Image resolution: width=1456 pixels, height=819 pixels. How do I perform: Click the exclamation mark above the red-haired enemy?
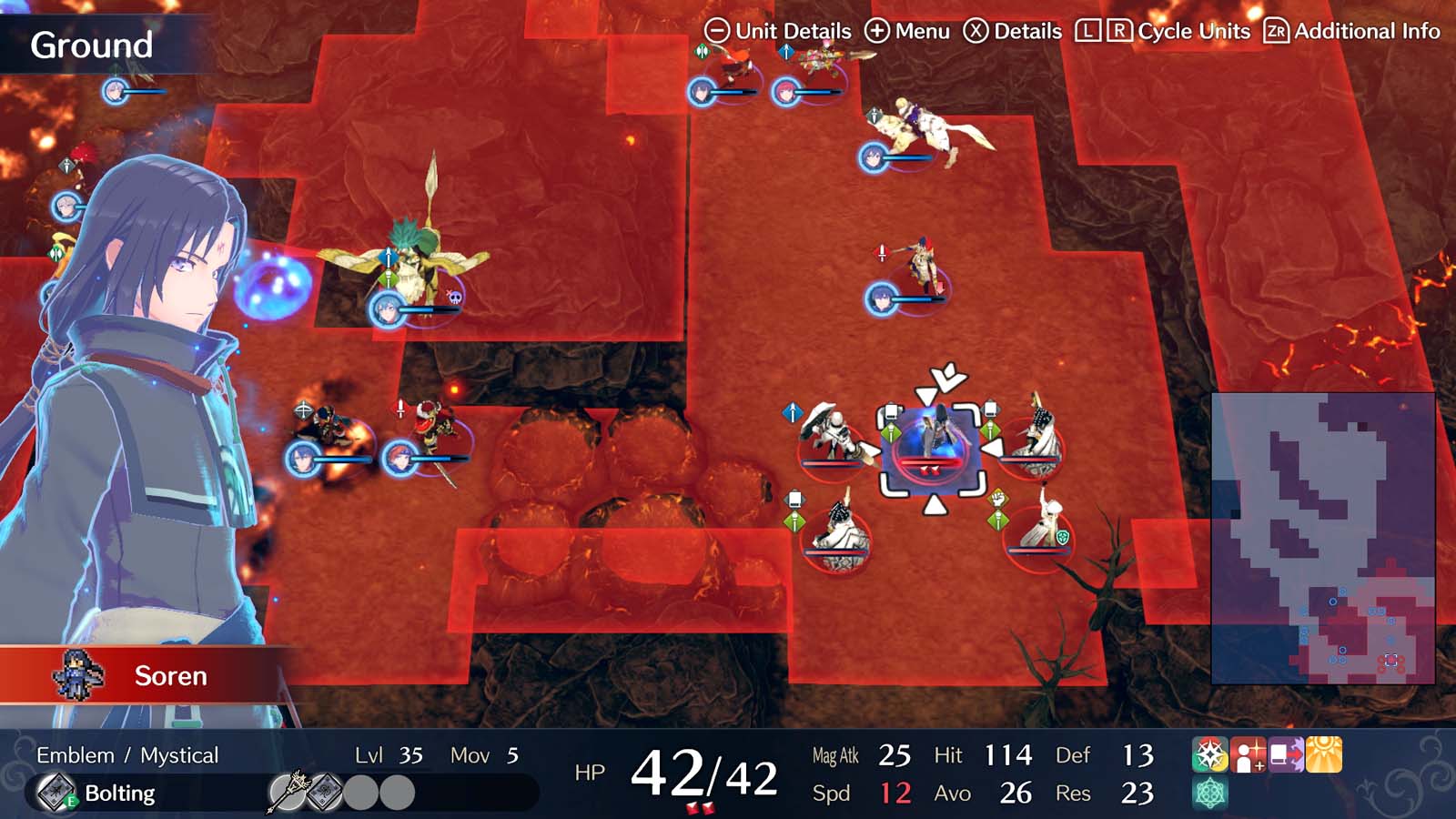click(883, 252)
